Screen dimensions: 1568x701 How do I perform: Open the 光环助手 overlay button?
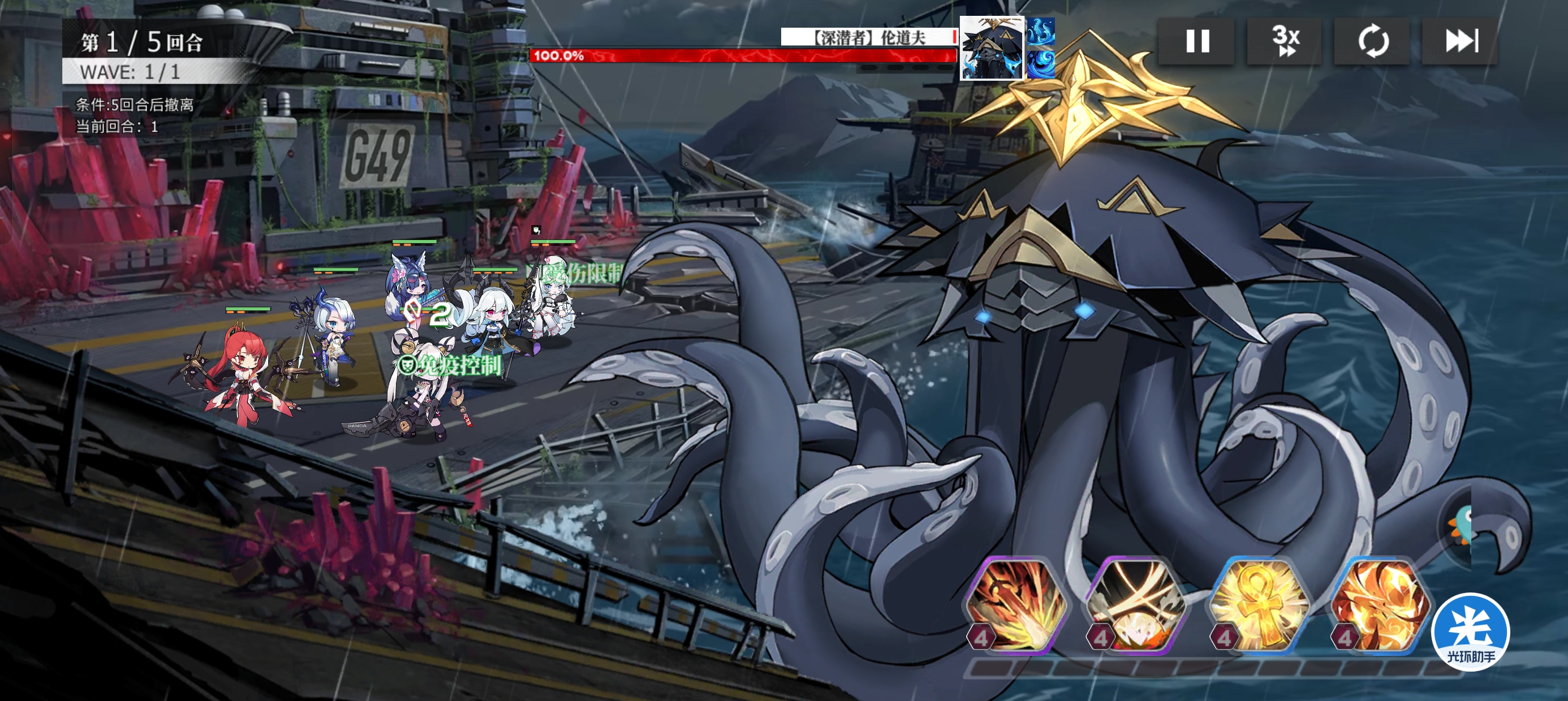pos(1470,633)
